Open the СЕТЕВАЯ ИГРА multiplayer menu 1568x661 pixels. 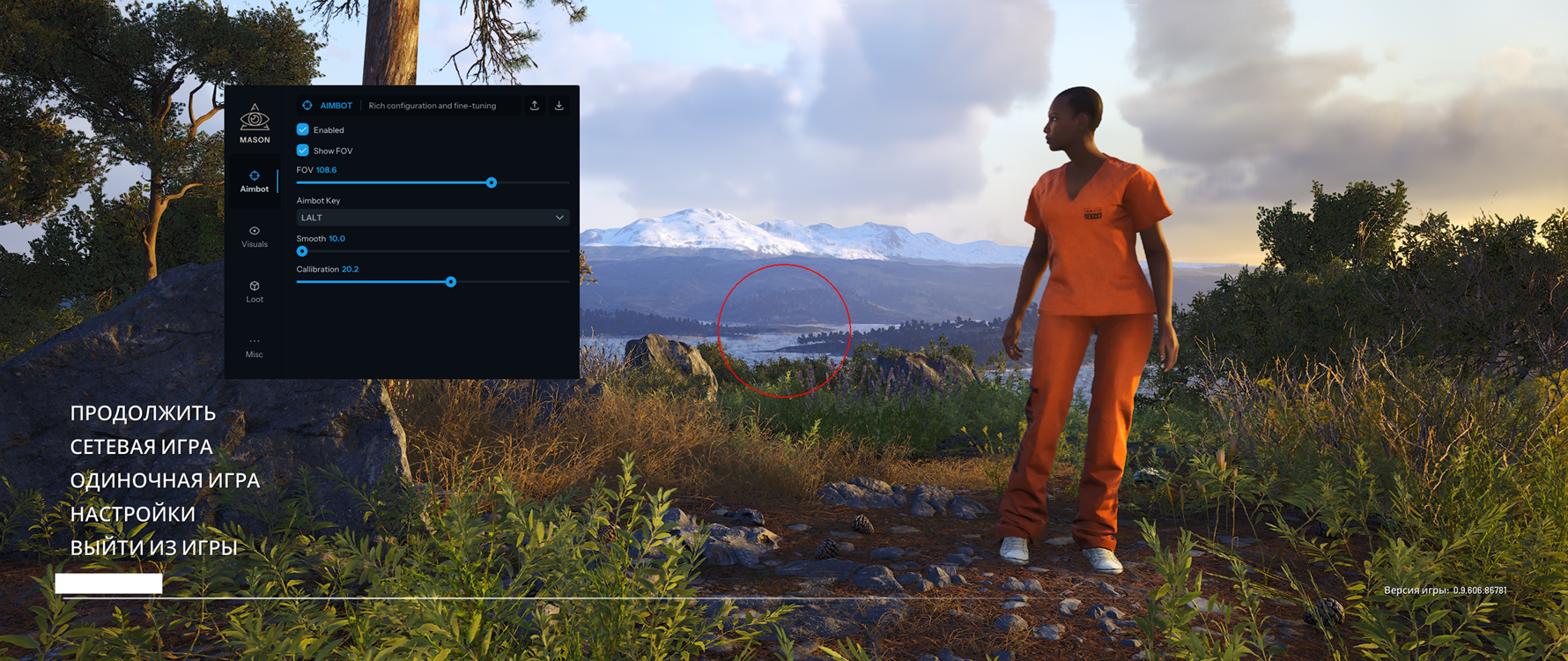click(x=141, y=447)
